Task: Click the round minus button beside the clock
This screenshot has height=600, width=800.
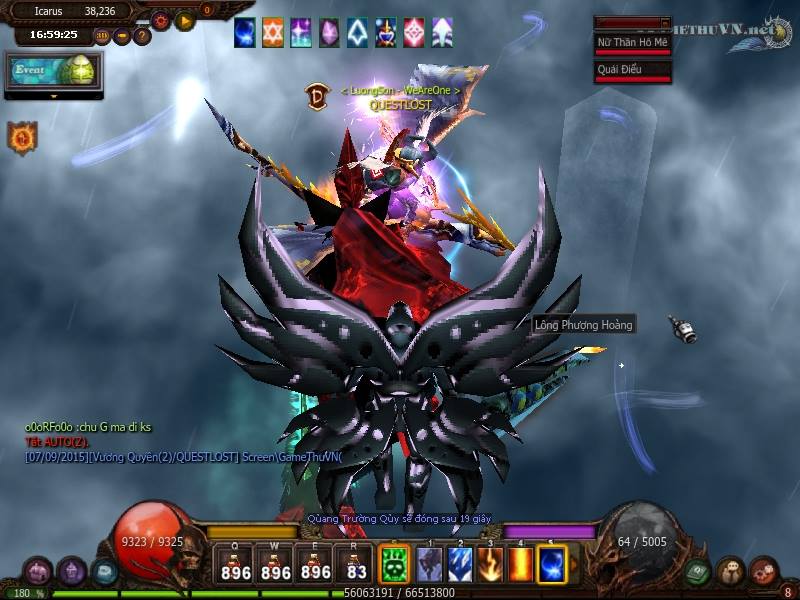Action: tap(122, 36)
